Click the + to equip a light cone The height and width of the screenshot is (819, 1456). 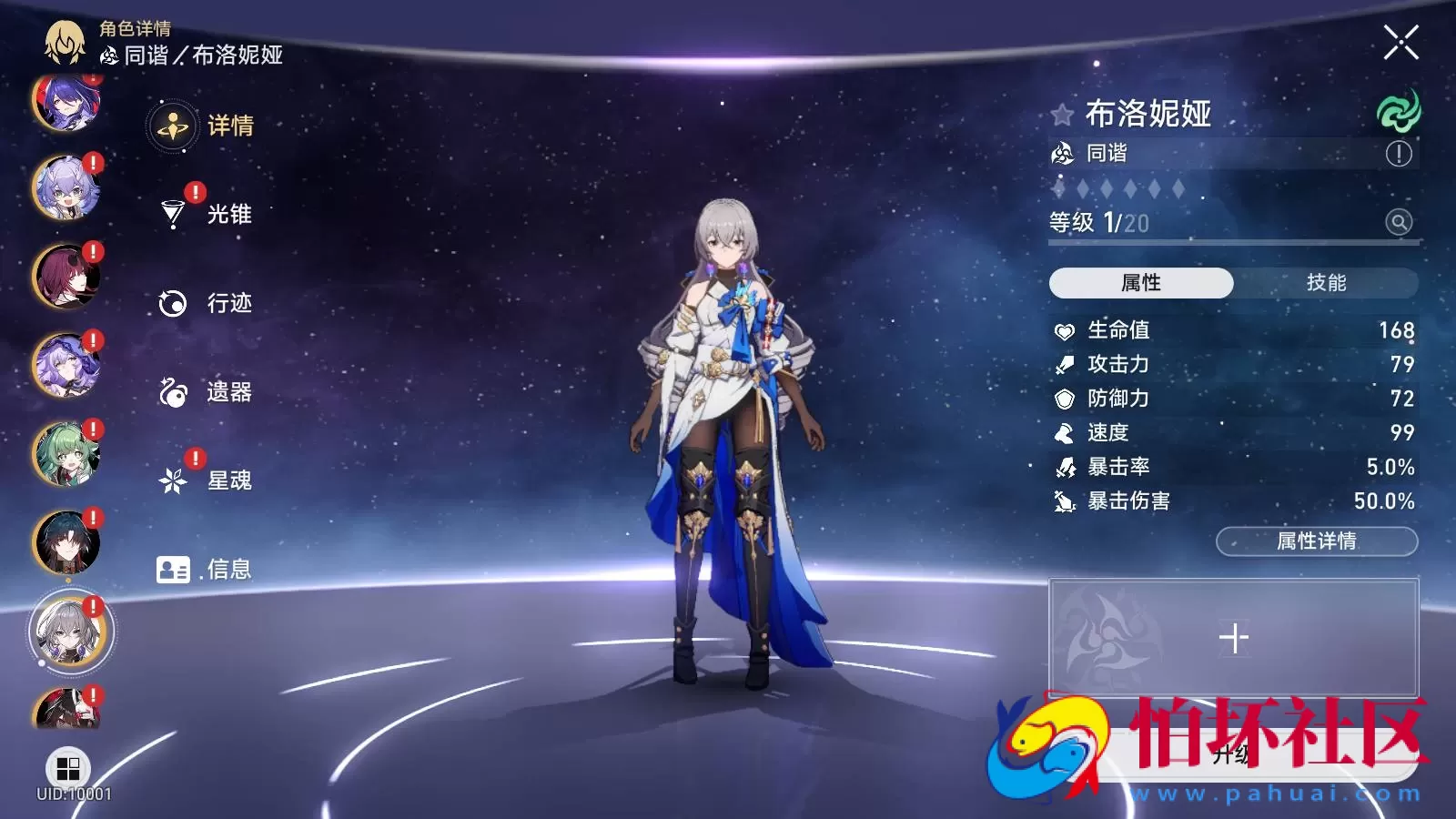(1235, 637)
